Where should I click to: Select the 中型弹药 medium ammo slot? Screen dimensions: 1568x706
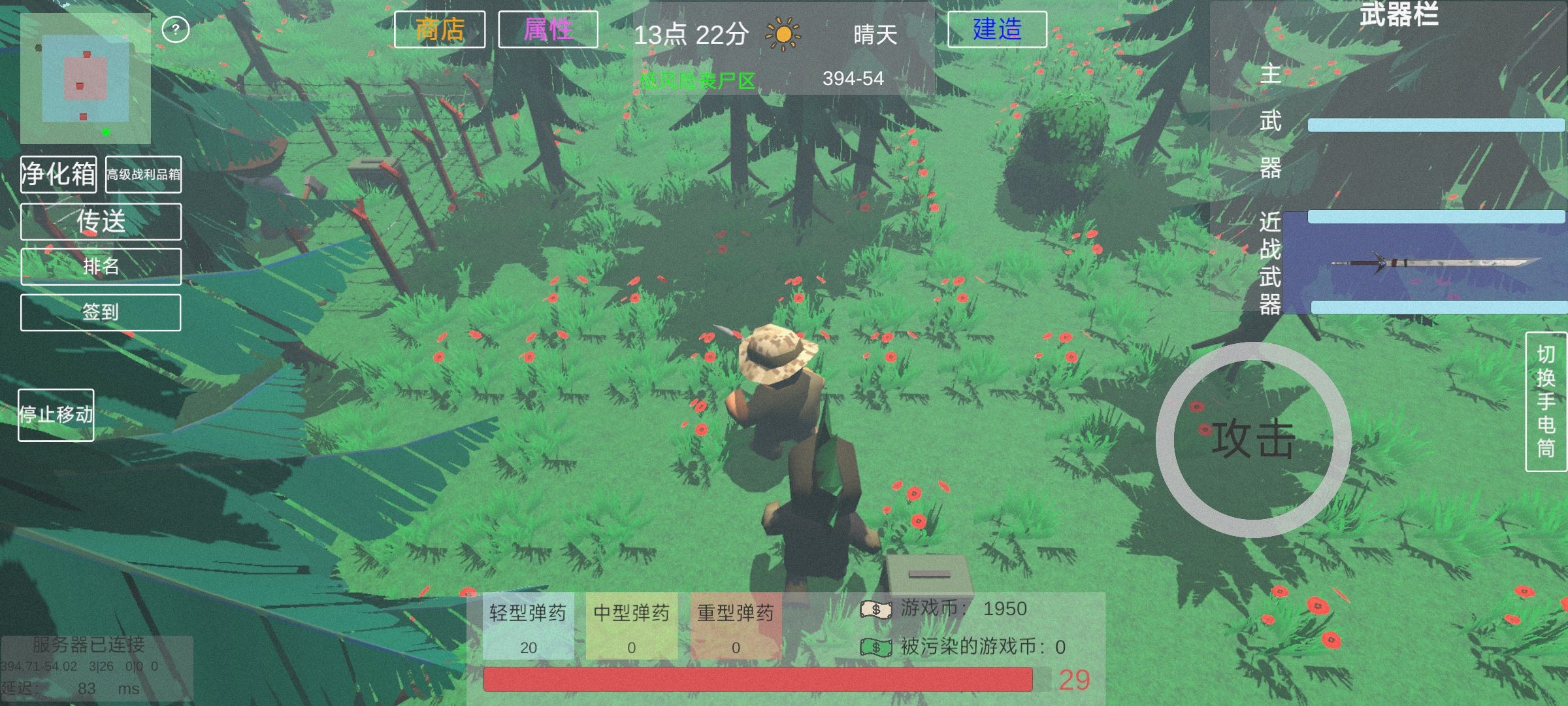tap(631, 626)
